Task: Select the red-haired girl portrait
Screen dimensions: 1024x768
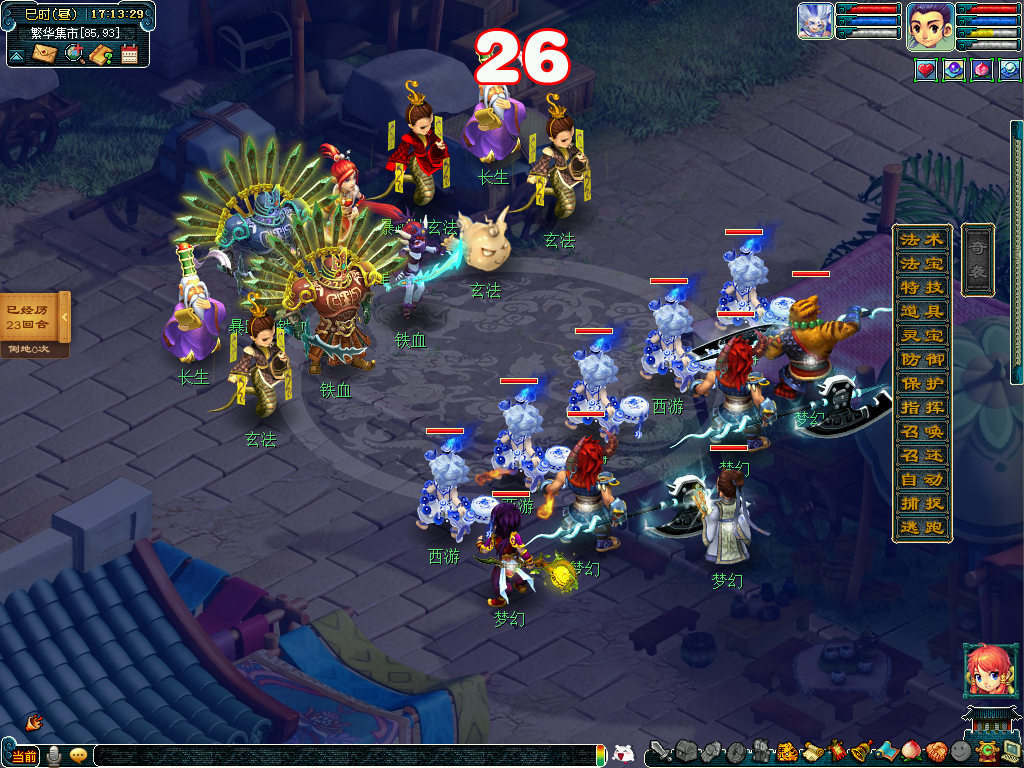Action: click(x=985, y=669)
